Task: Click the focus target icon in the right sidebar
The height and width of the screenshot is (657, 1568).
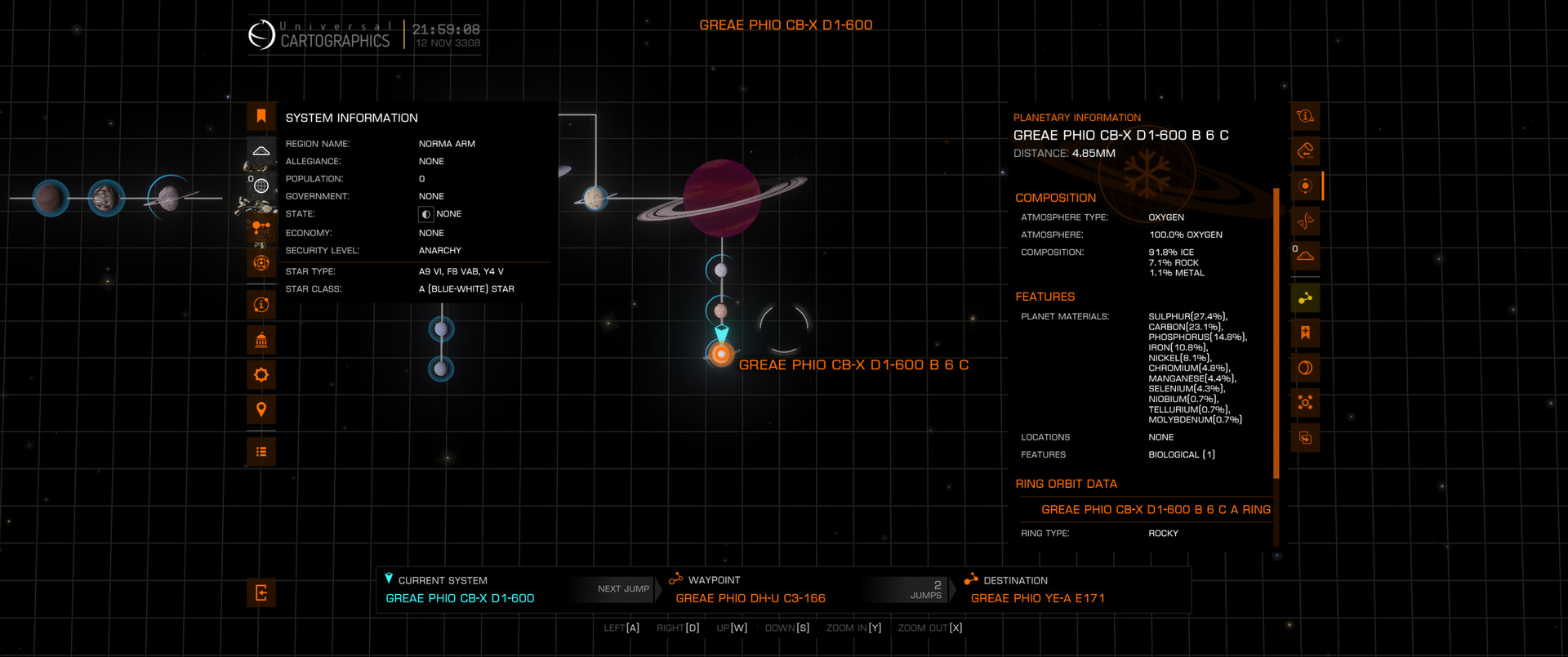Action: pos(1305,403)
